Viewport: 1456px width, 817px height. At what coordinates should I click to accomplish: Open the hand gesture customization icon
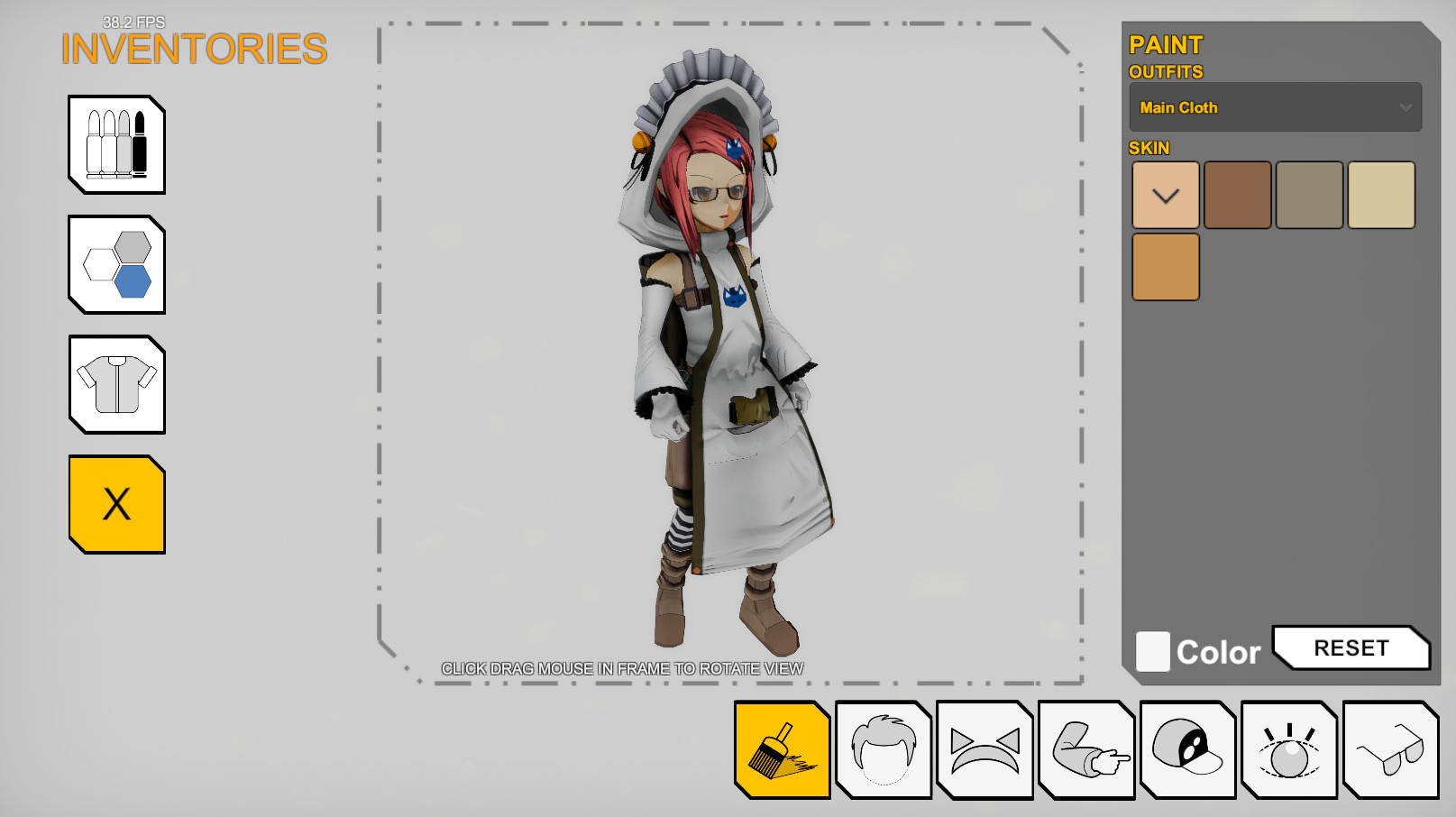click(x=1086, y=749)
